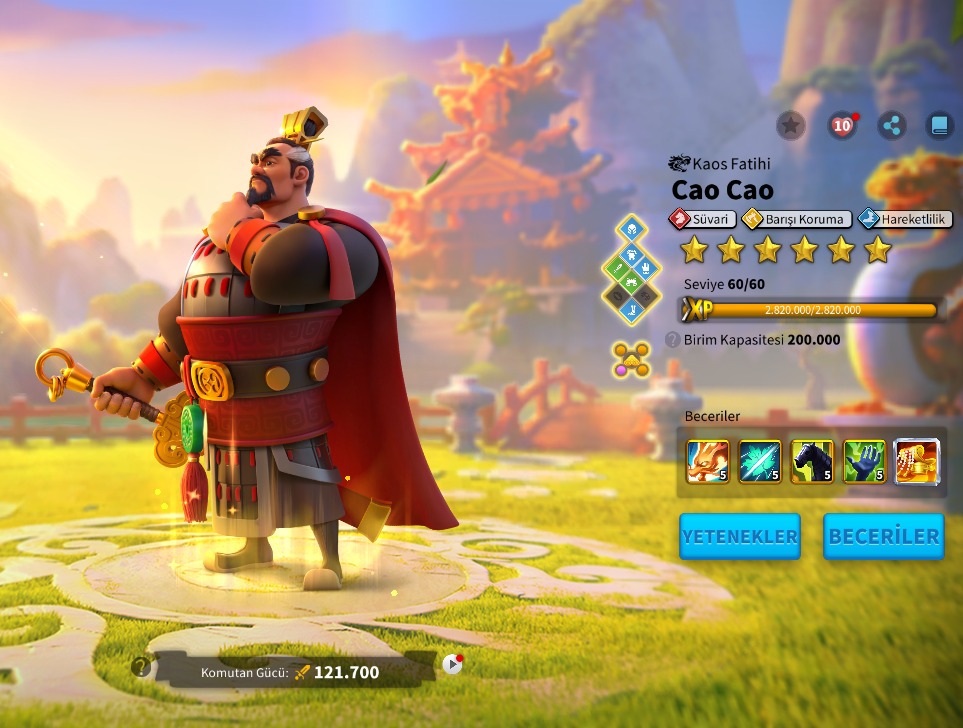Open the heart likes icon showing 10

(842, 125)
